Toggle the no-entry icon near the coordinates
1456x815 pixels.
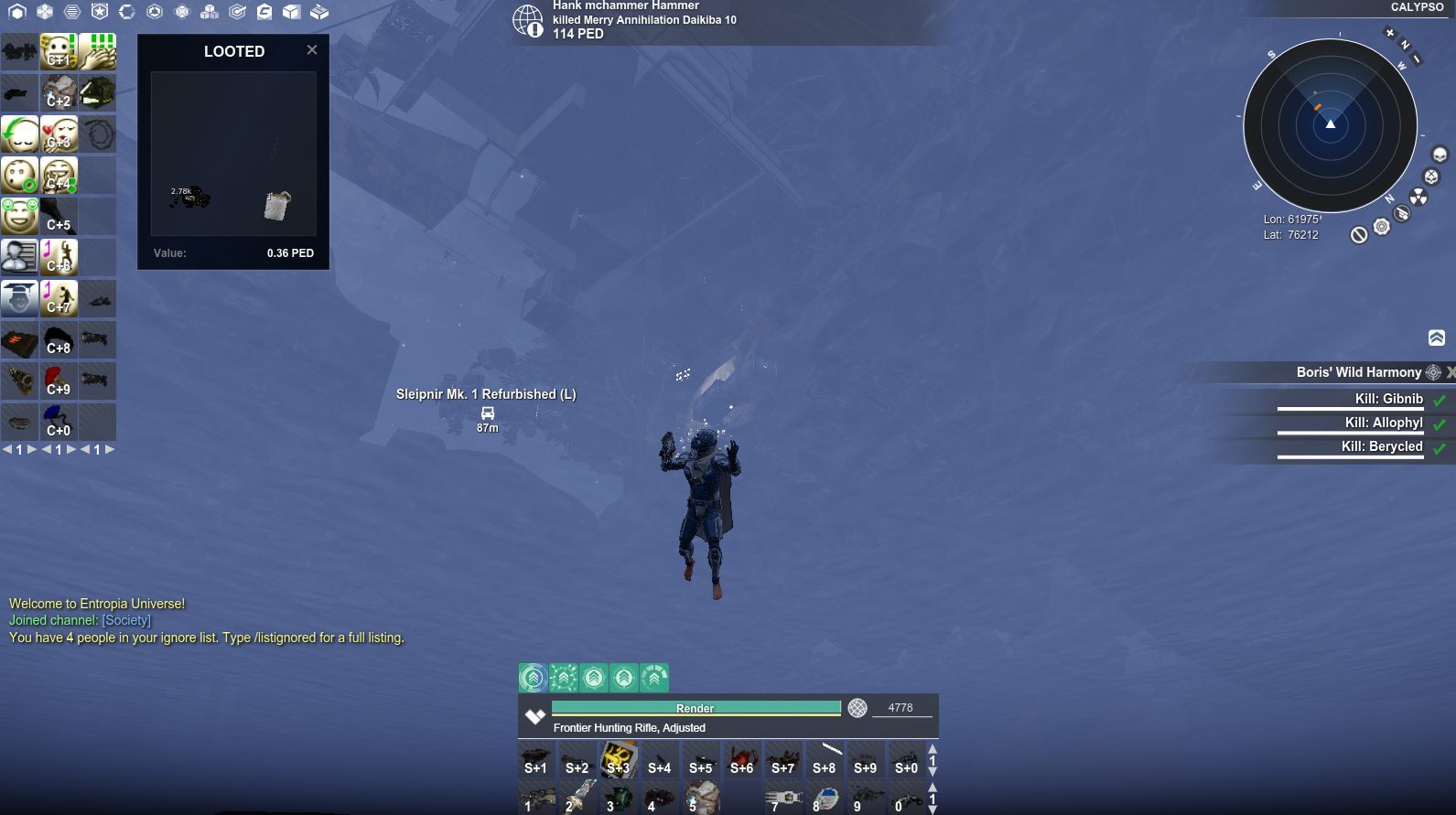click(1359, 237)
